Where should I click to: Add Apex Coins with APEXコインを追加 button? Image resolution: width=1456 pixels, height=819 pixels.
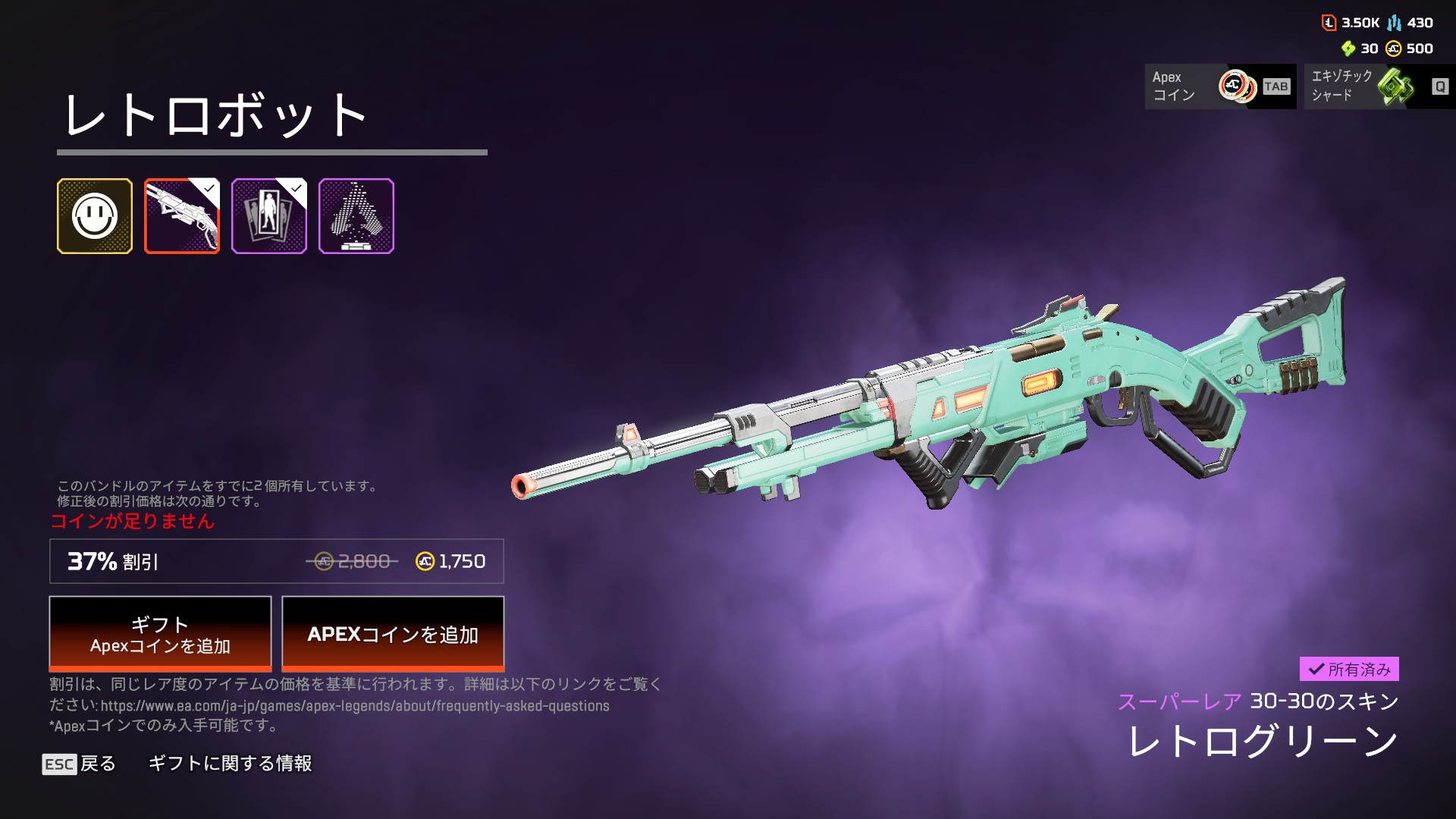click(393, 634)
